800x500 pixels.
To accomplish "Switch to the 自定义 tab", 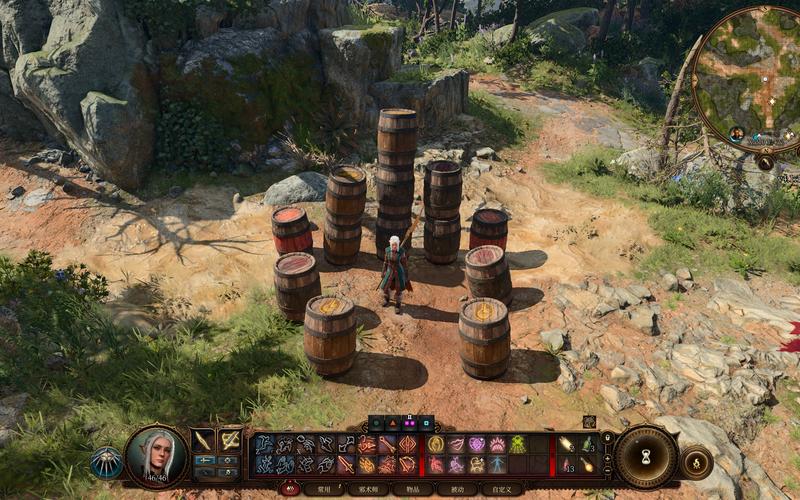I will [x=502, y=489].
